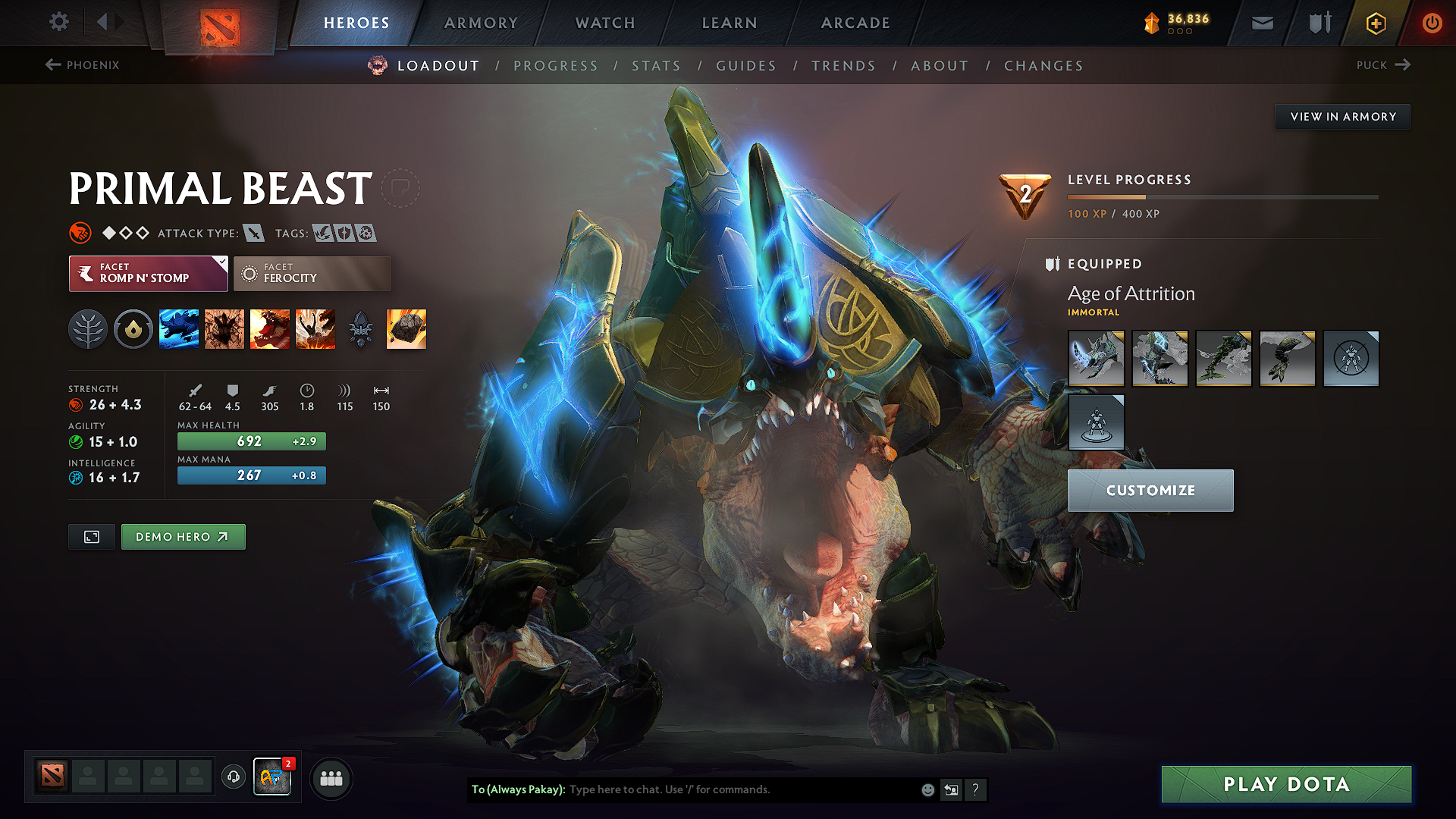
Task: Launch Demo Hero mode
Action: [183, 537]
